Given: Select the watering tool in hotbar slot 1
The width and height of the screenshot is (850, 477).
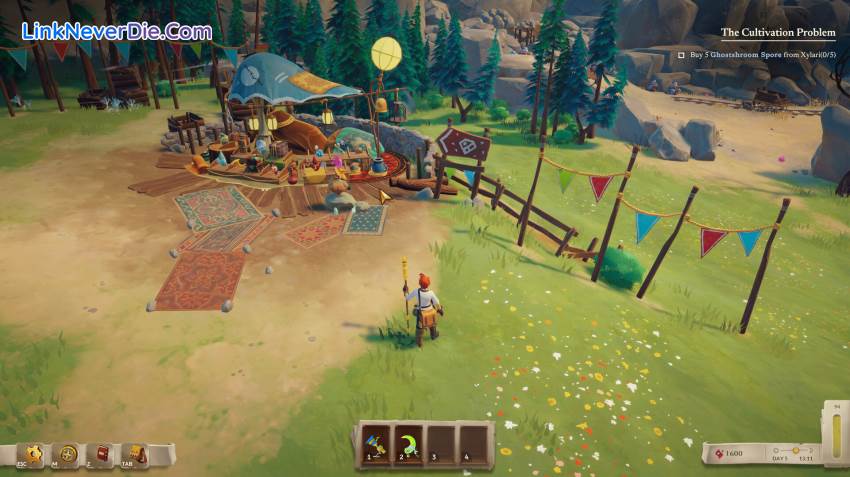Looking at the screenshot, I should pos(375,445).
